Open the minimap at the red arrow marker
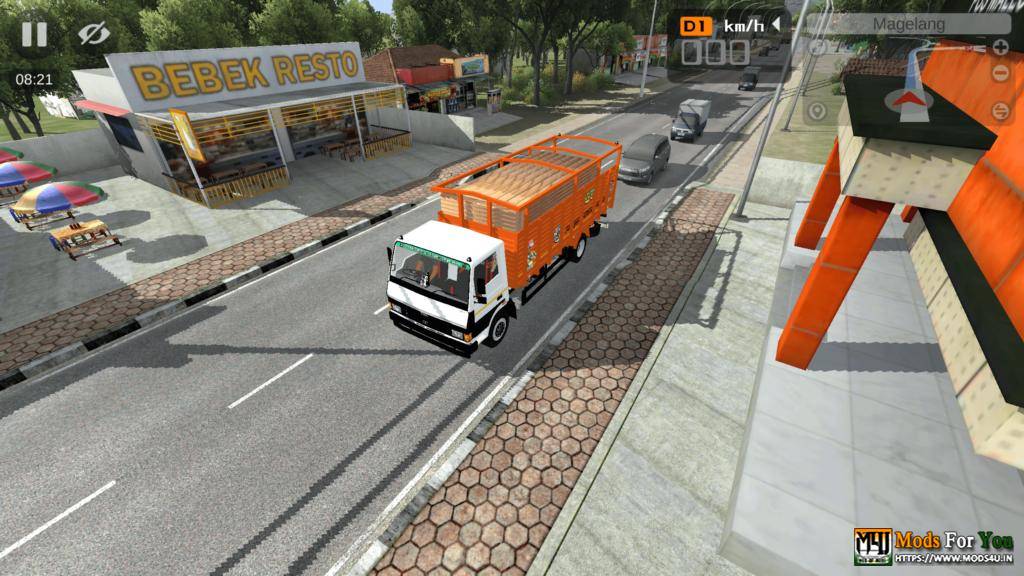1024x576 pixels. coord(908,98)
